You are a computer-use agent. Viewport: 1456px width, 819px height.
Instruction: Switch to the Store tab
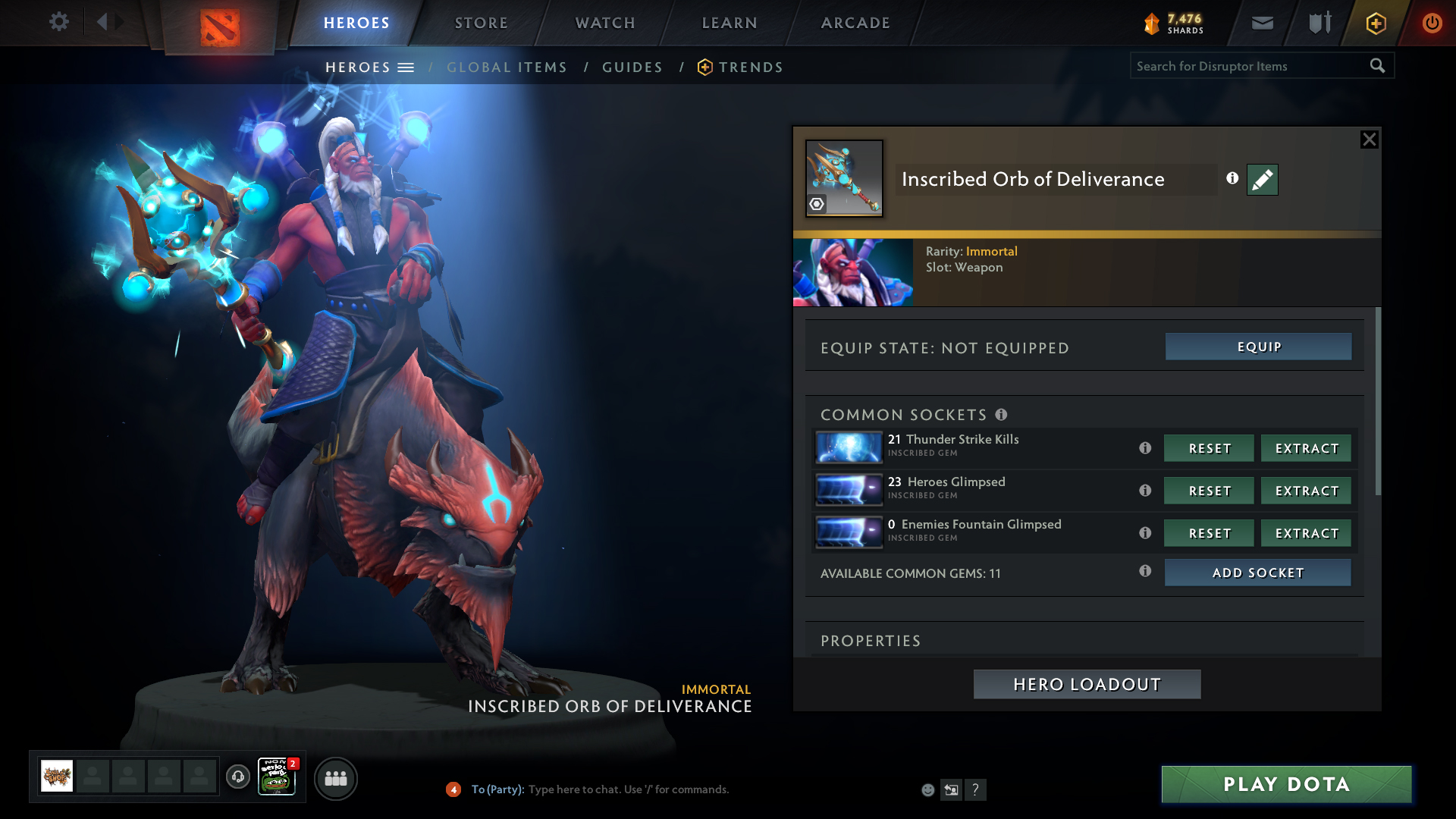tap(481, 23)
